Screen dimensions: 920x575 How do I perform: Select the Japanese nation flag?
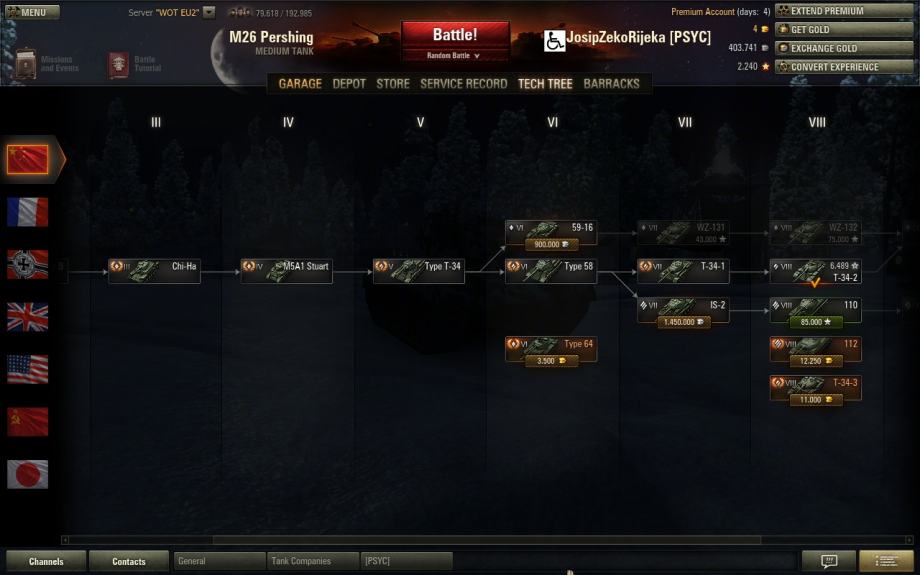(27, 474)
